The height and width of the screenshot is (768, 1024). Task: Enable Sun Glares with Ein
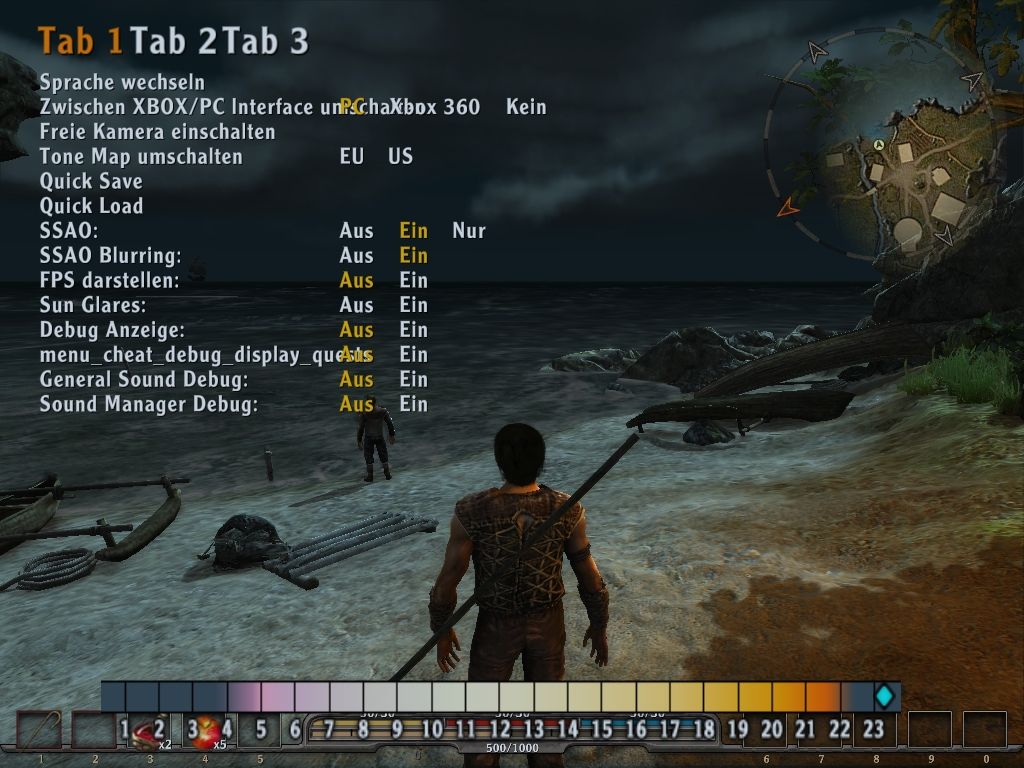coord(413,305)
